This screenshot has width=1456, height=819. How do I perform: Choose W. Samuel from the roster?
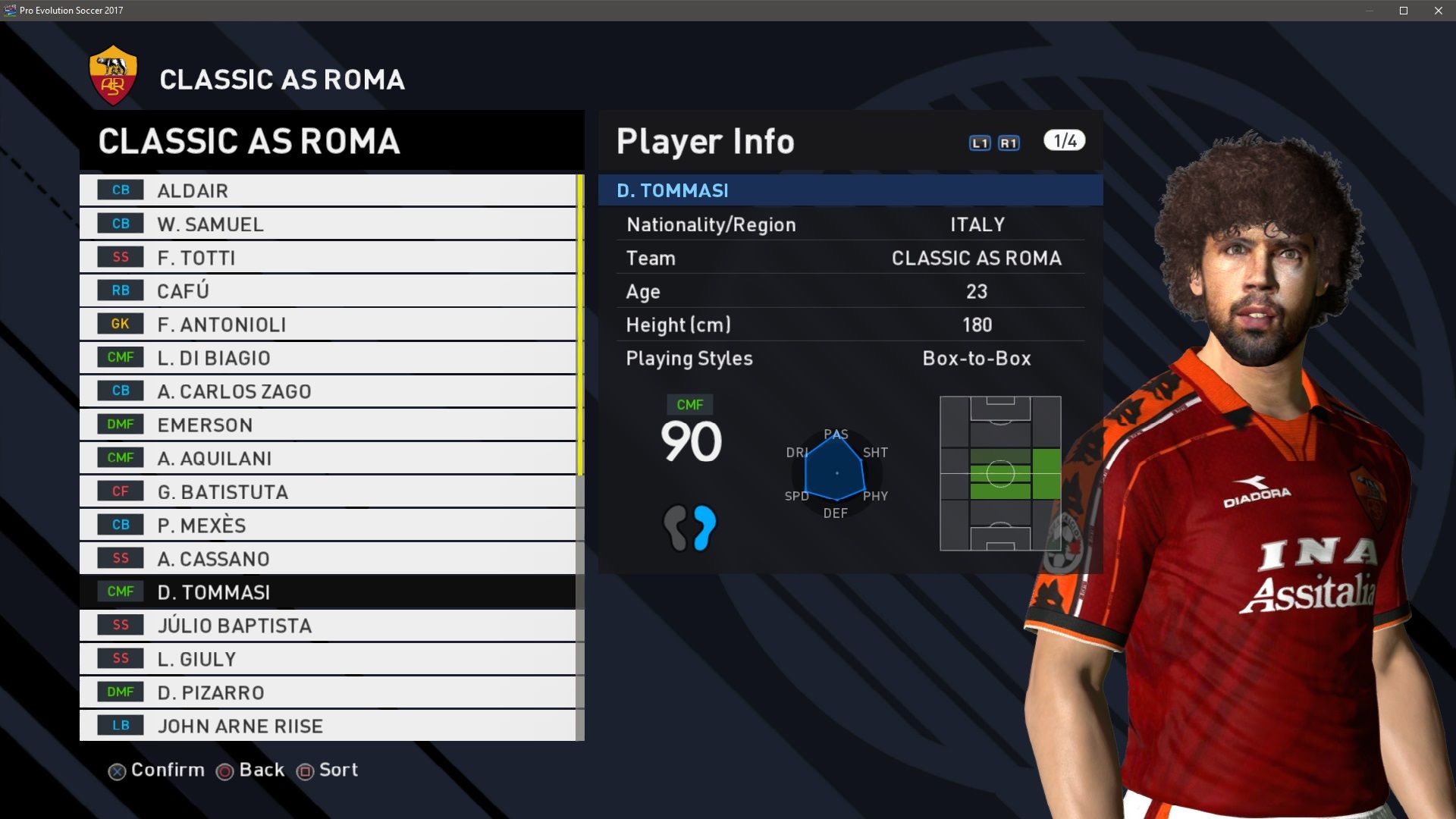click(x=327, y=224)
